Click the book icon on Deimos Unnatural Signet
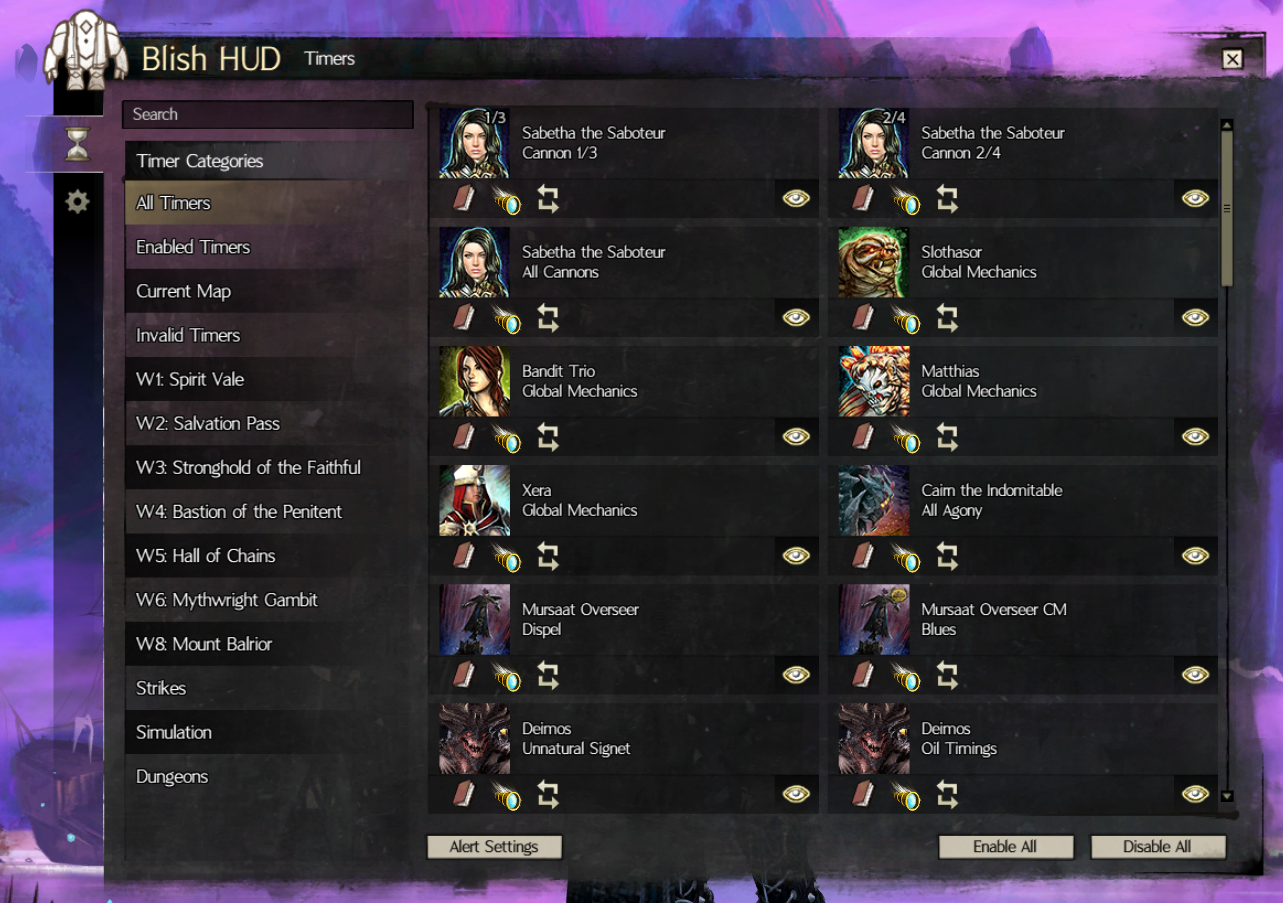The height and width of the screenshot is (903, 1283). 462,793
